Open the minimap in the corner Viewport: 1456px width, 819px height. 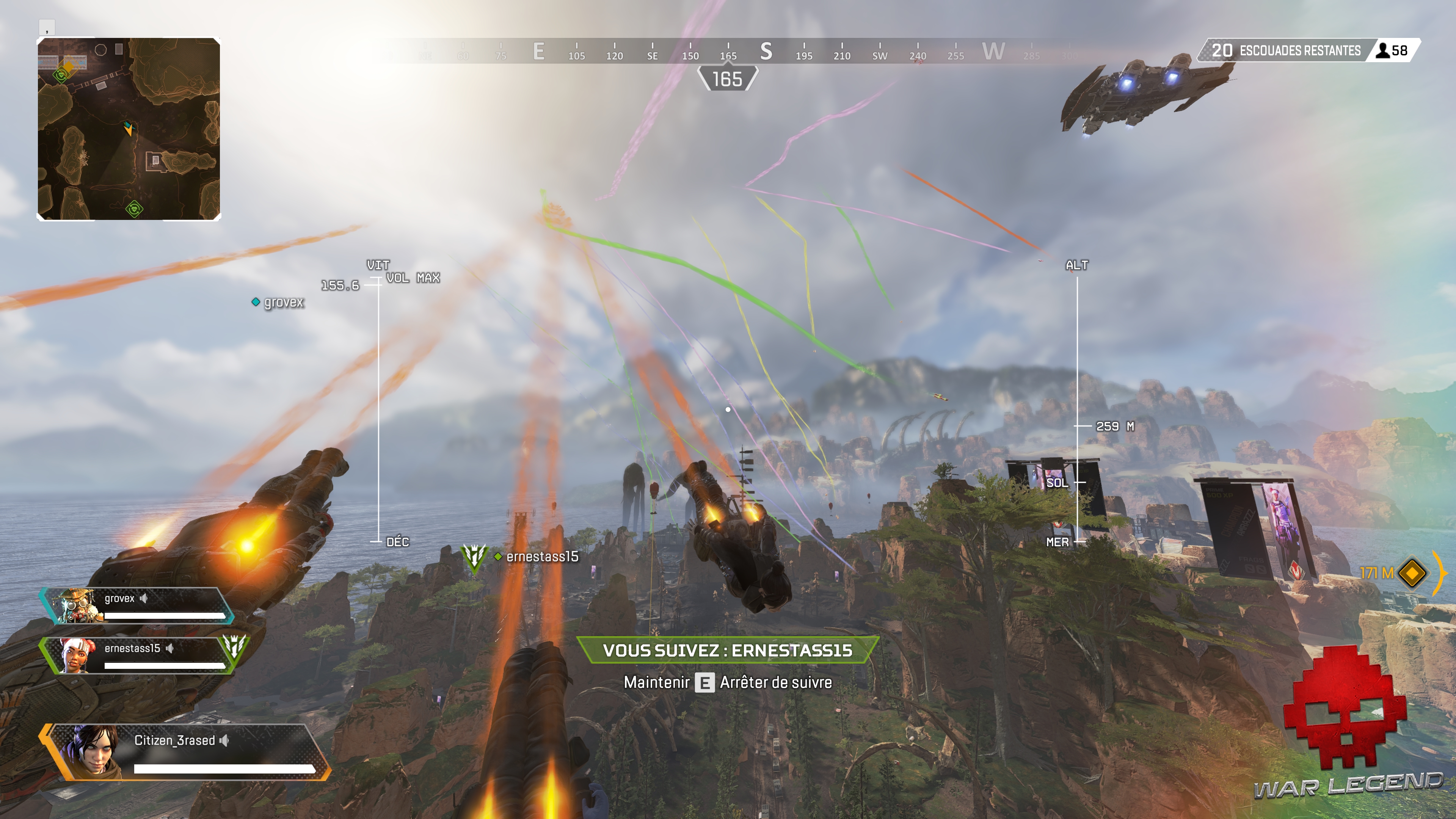pos(128,129)
